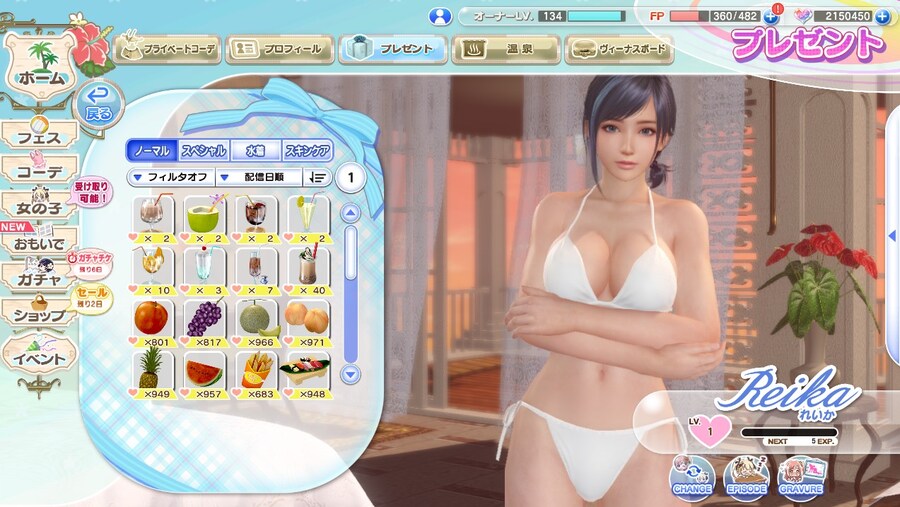Select the スペシャル gift category
Screen dimensions: 900x507
click(x=203, y=151)
